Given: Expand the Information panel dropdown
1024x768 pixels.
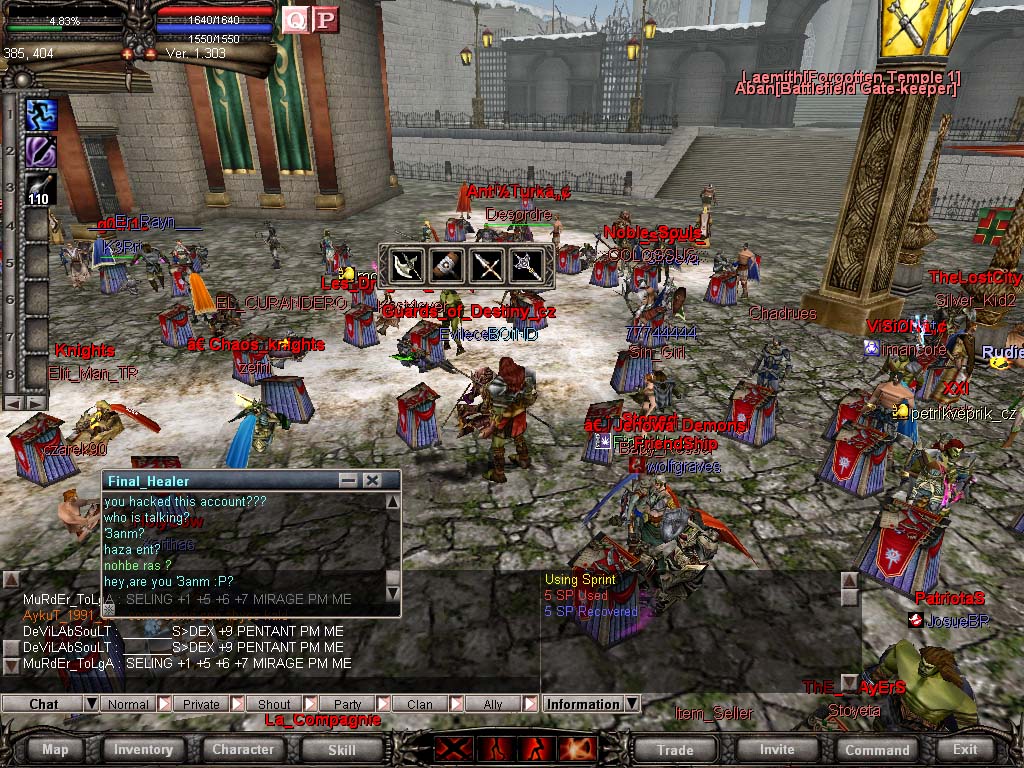Looking at the screenshot, I should pos(632,704).
